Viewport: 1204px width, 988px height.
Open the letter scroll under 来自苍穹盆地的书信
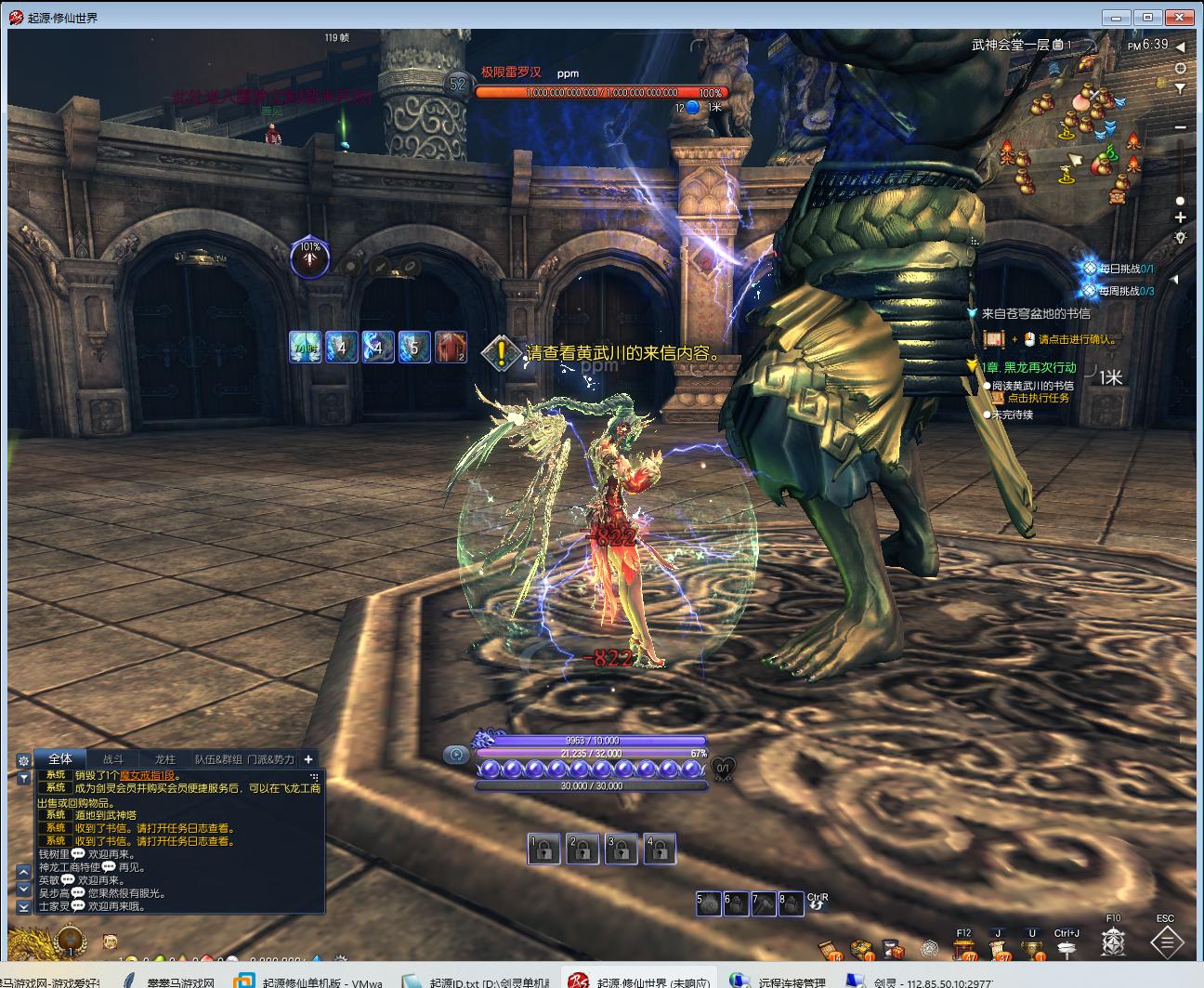(x=995, y=339)
